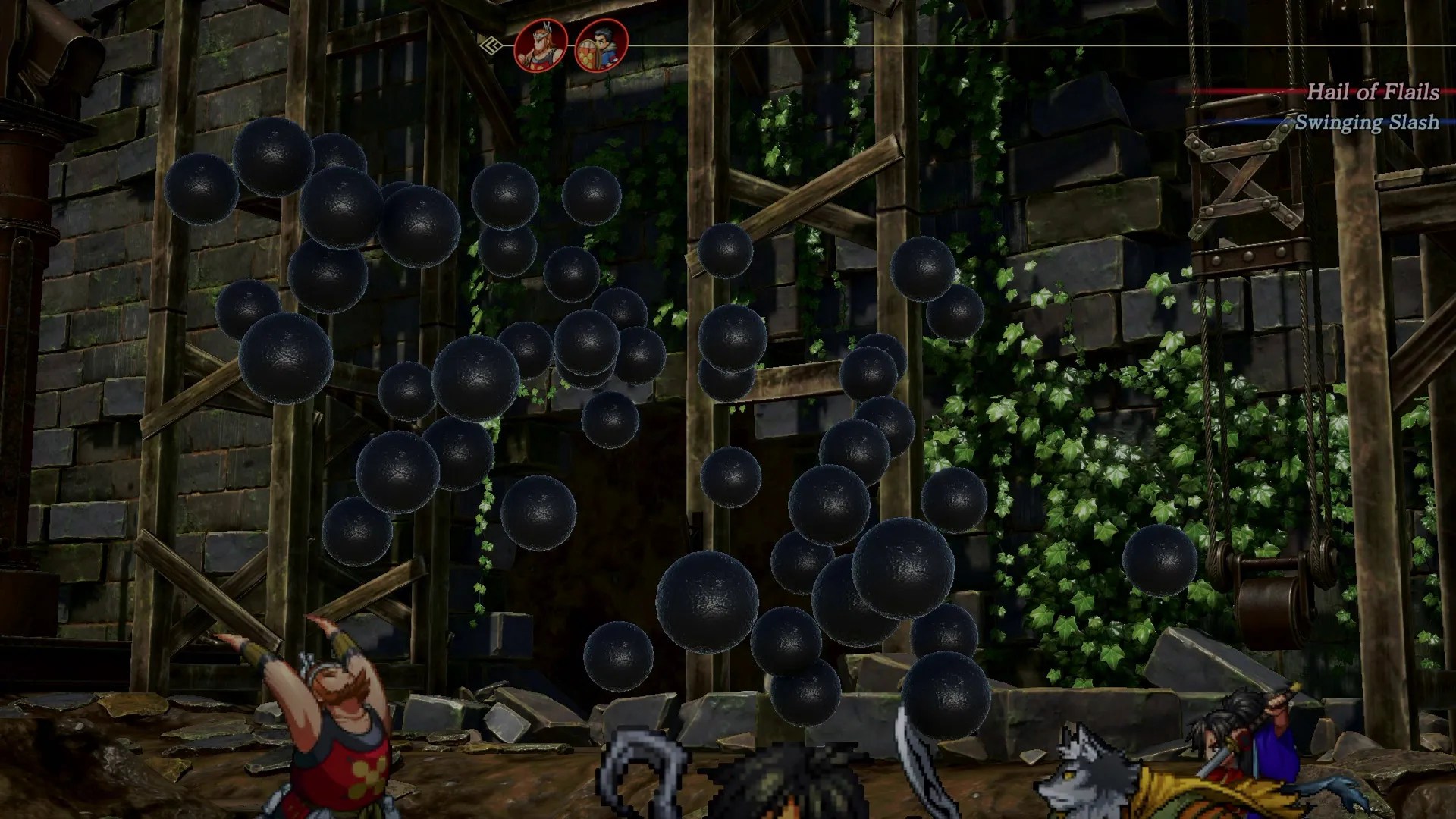The width and height of the screenshot is (1456, 819).
Task: Select the bearded warrior's portrait icon
Action: point(542,47)
